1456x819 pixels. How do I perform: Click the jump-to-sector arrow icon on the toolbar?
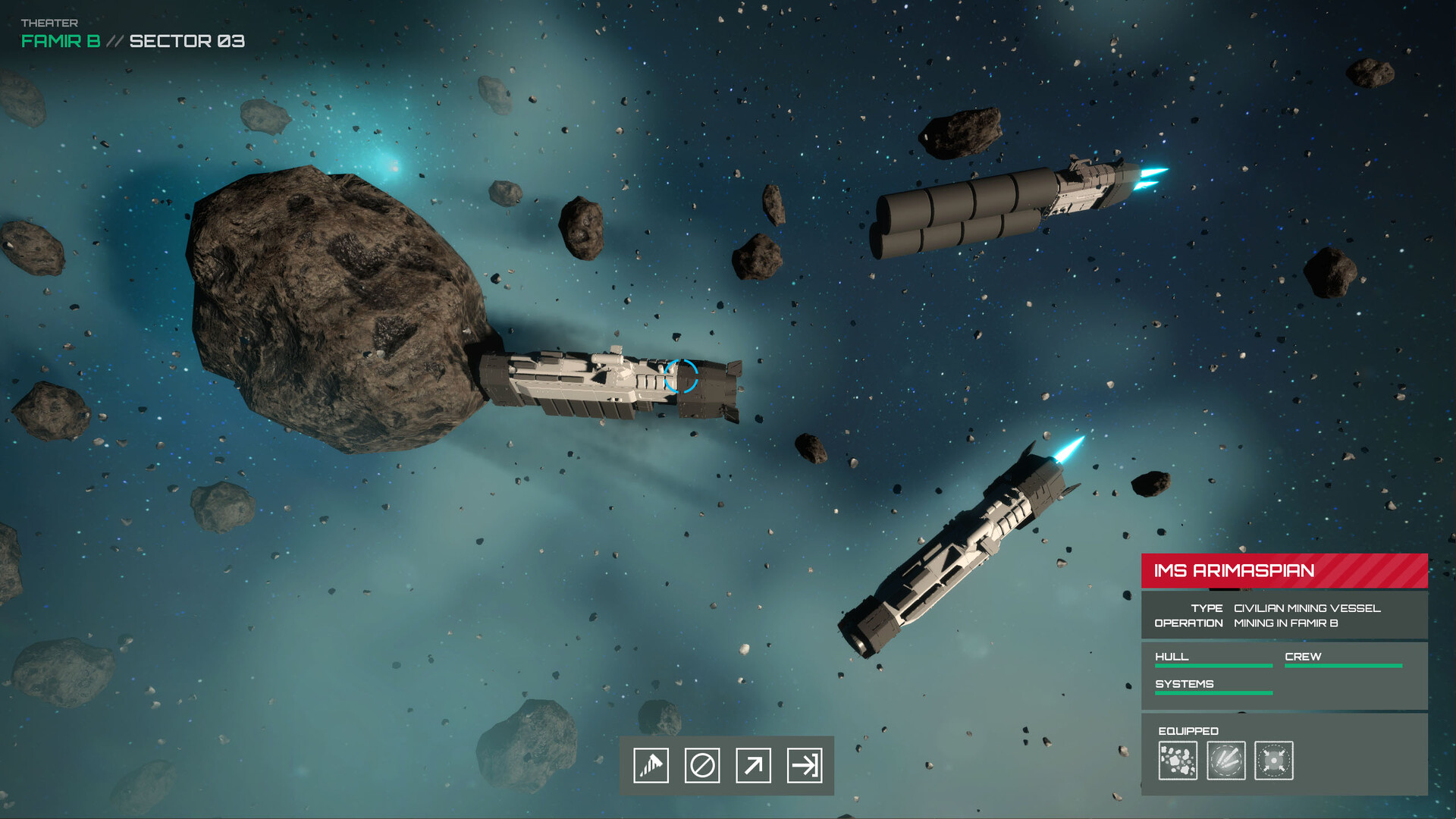(x=806, y=766)
